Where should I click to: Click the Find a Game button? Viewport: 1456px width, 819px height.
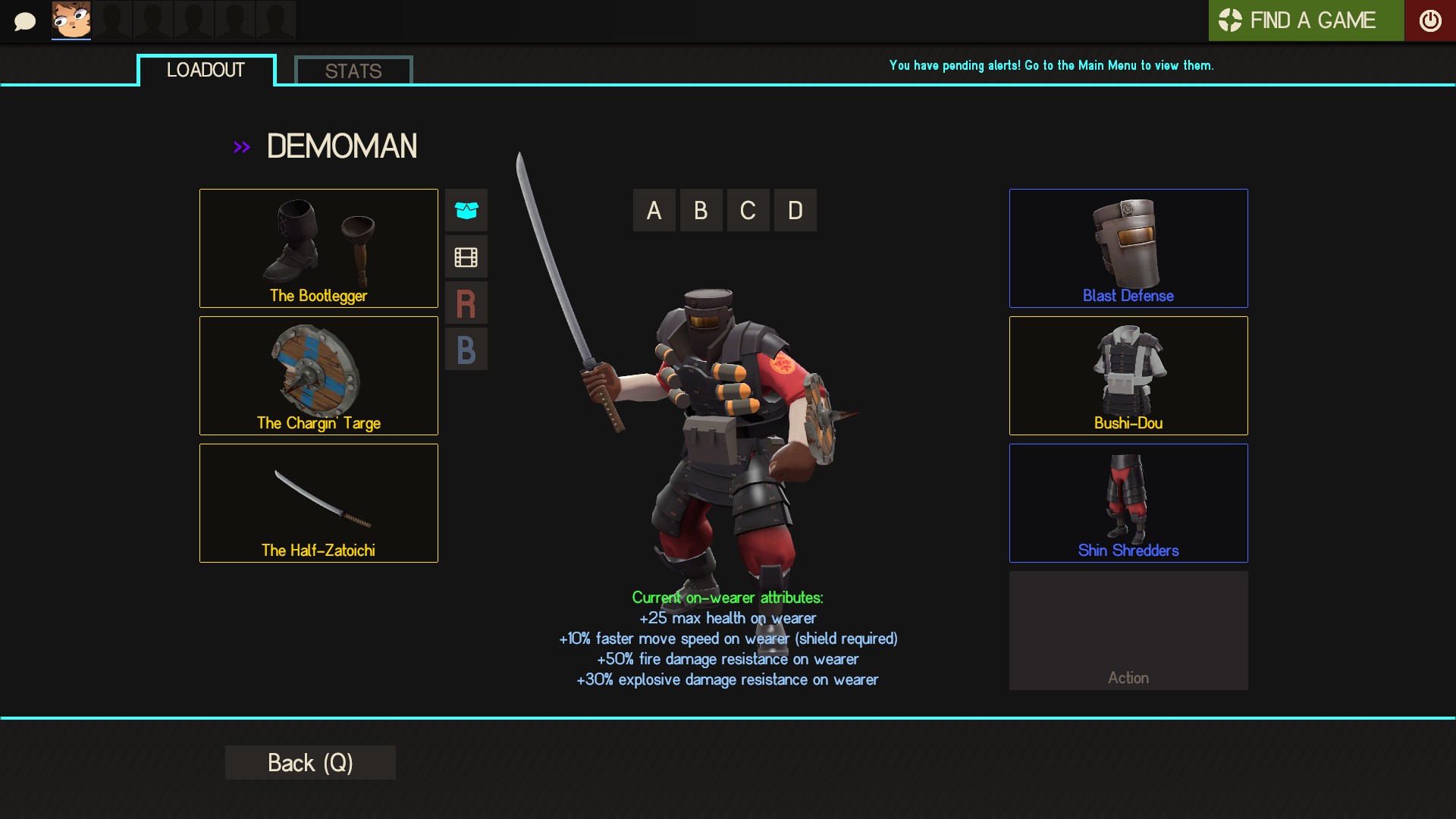[x=1306, y=20]
